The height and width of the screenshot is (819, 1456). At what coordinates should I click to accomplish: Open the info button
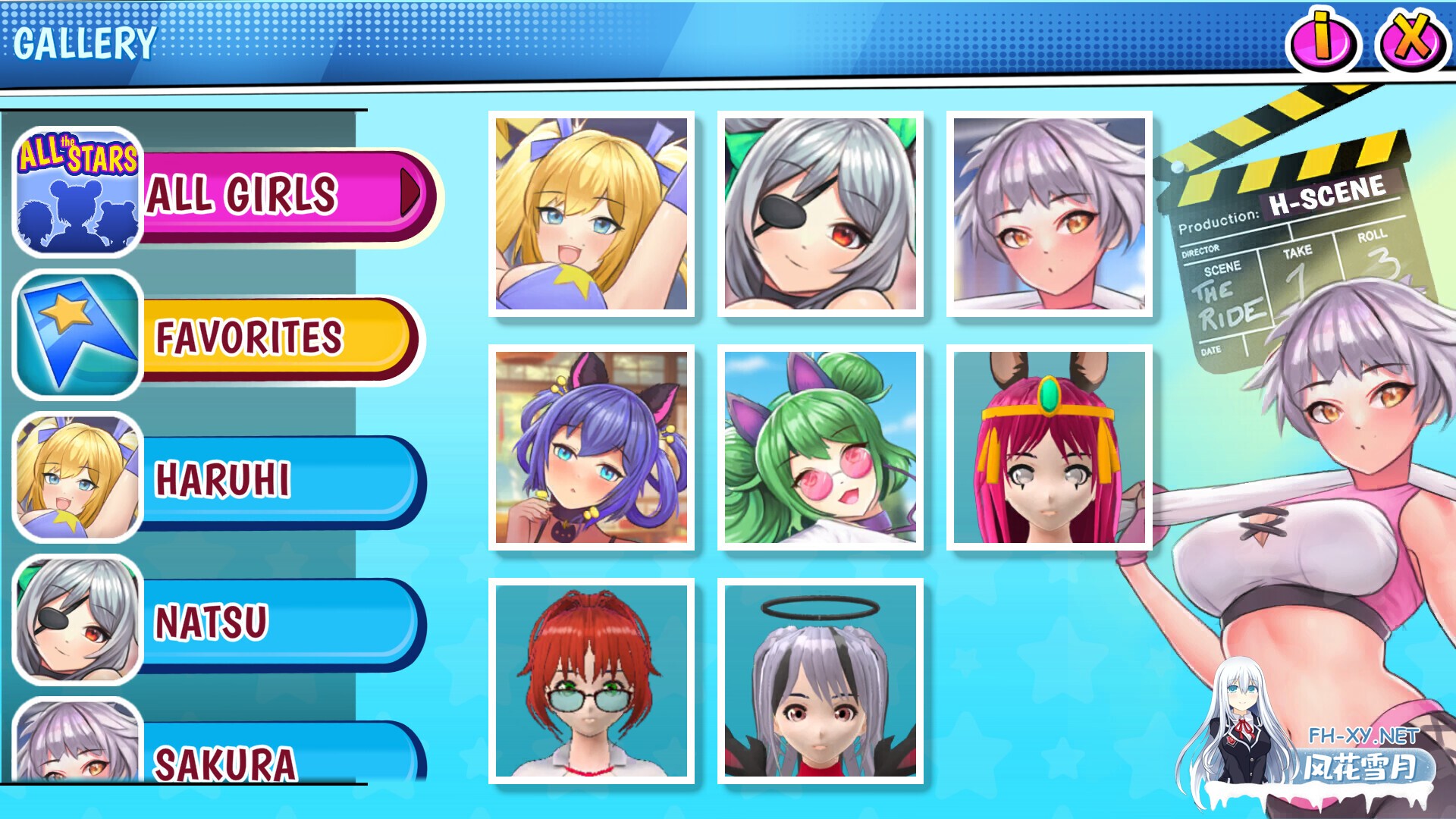(x=1323, y=39)
